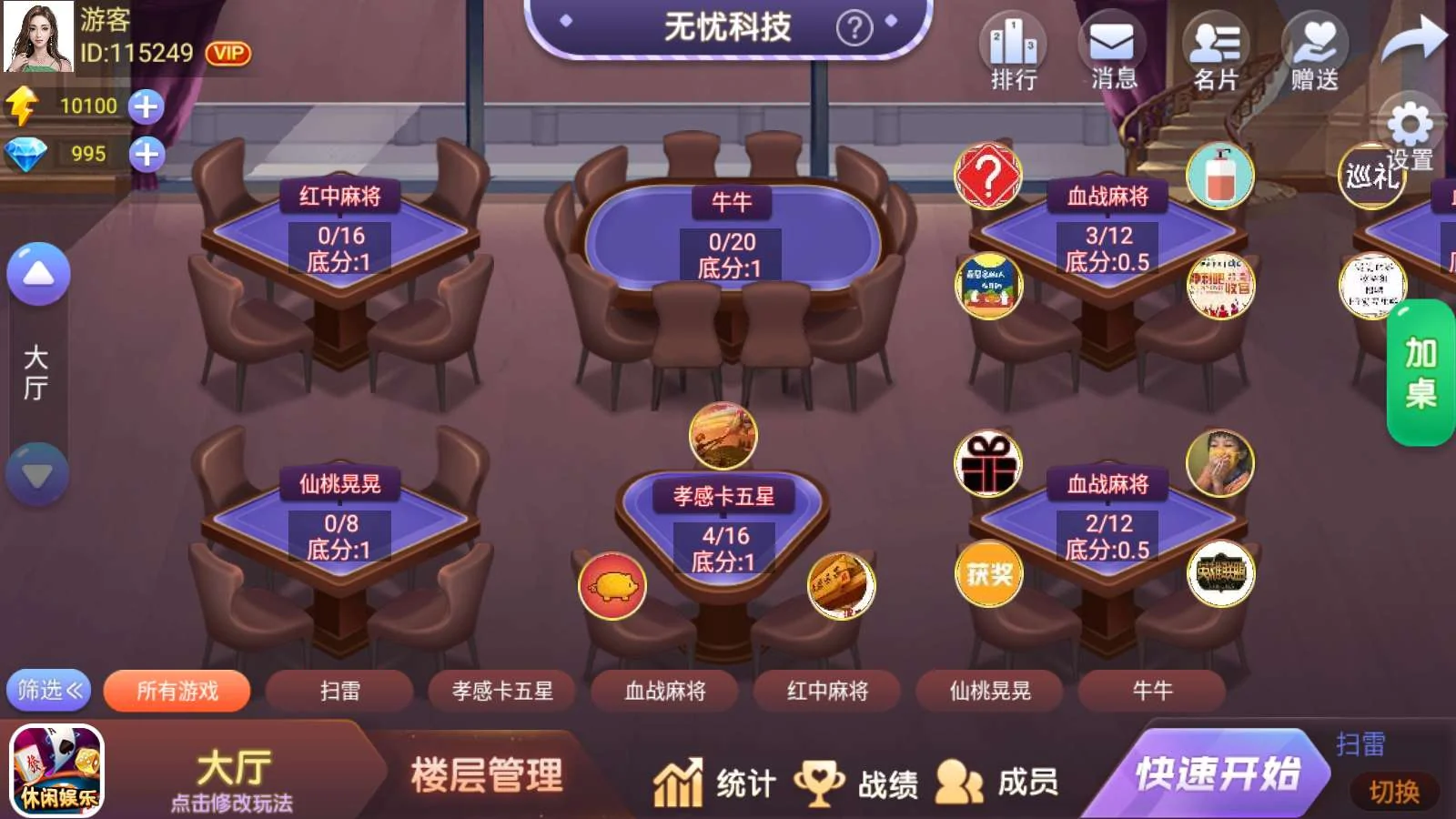The width and height of the screenshot is (1456, 819).
Task: Select the 所有游戏 filter chip
Action: (x=177, y=691)
